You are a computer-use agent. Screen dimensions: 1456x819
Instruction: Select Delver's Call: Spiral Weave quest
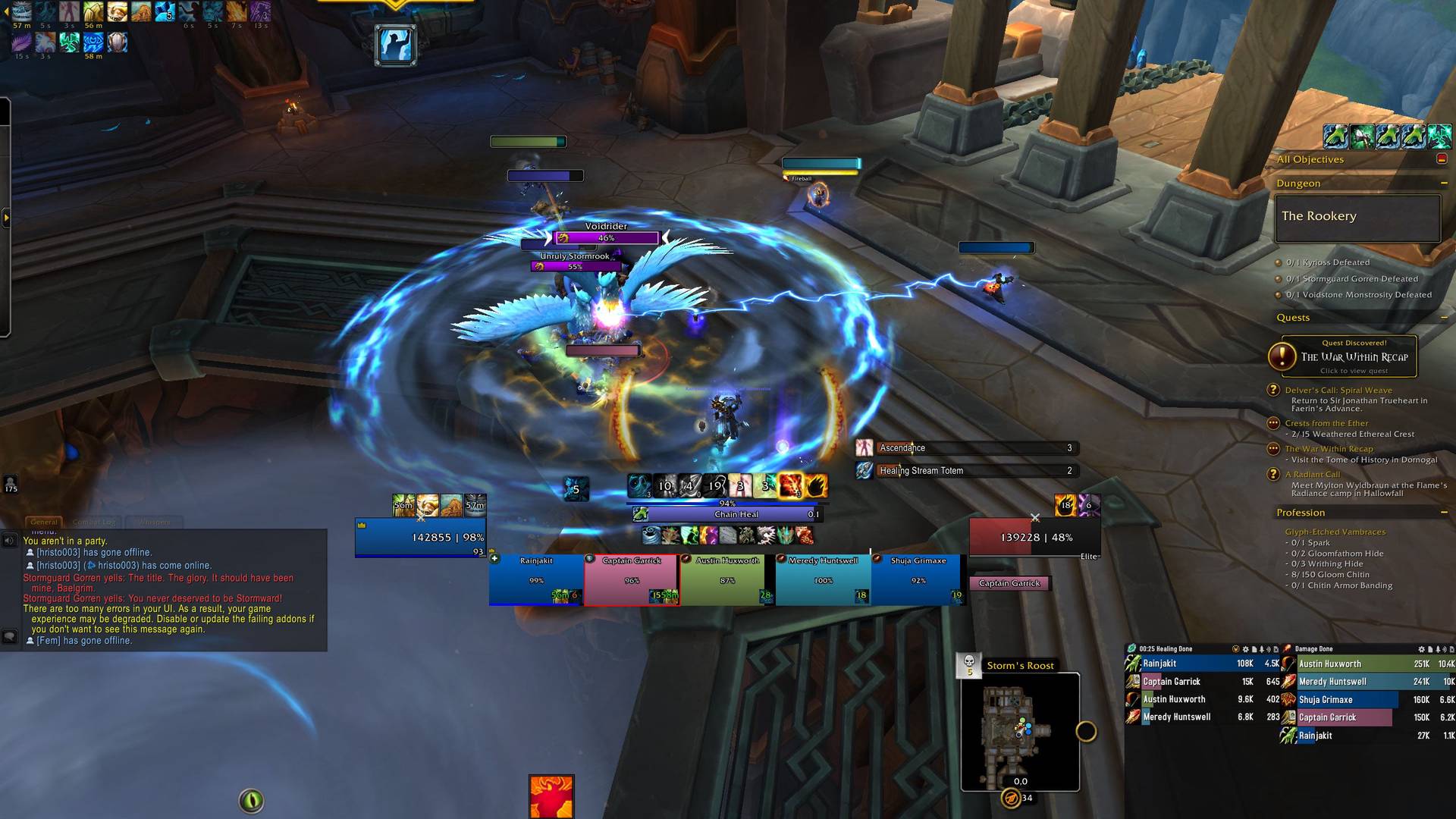[1338, 391]
